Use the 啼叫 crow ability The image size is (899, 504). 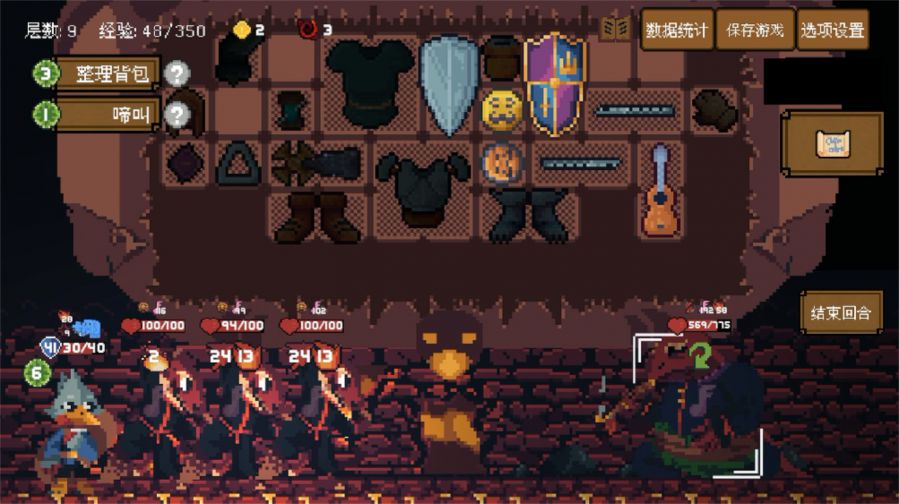click(107, 115)
